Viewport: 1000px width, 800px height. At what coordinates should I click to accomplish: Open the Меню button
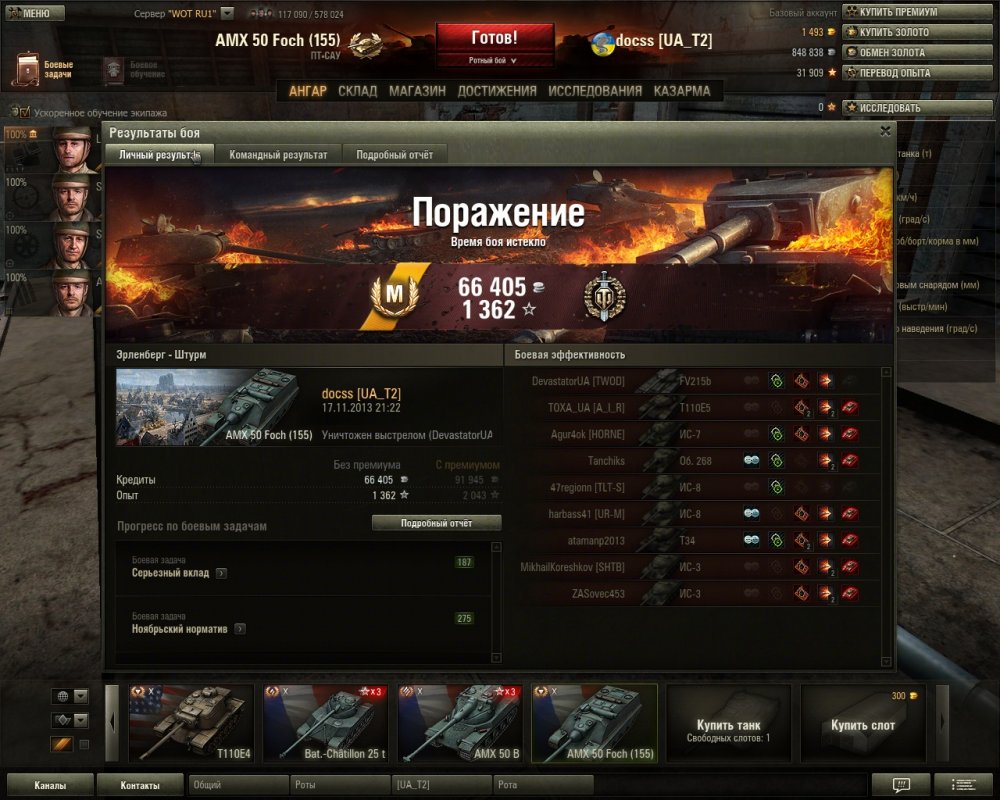point(35,13)
